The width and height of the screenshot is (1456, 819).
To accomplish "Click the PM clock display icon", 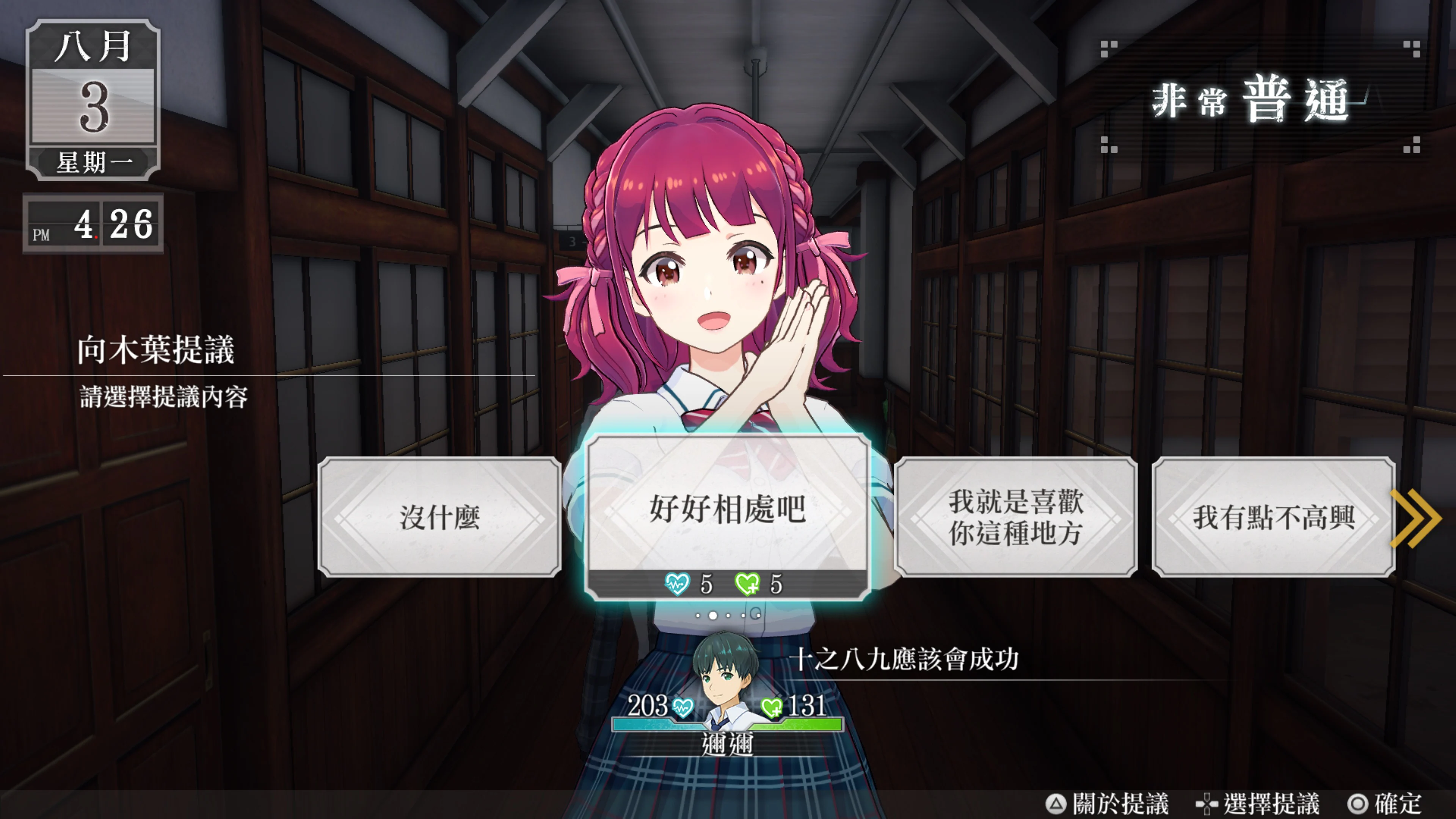I will click(x=93, y=223).
